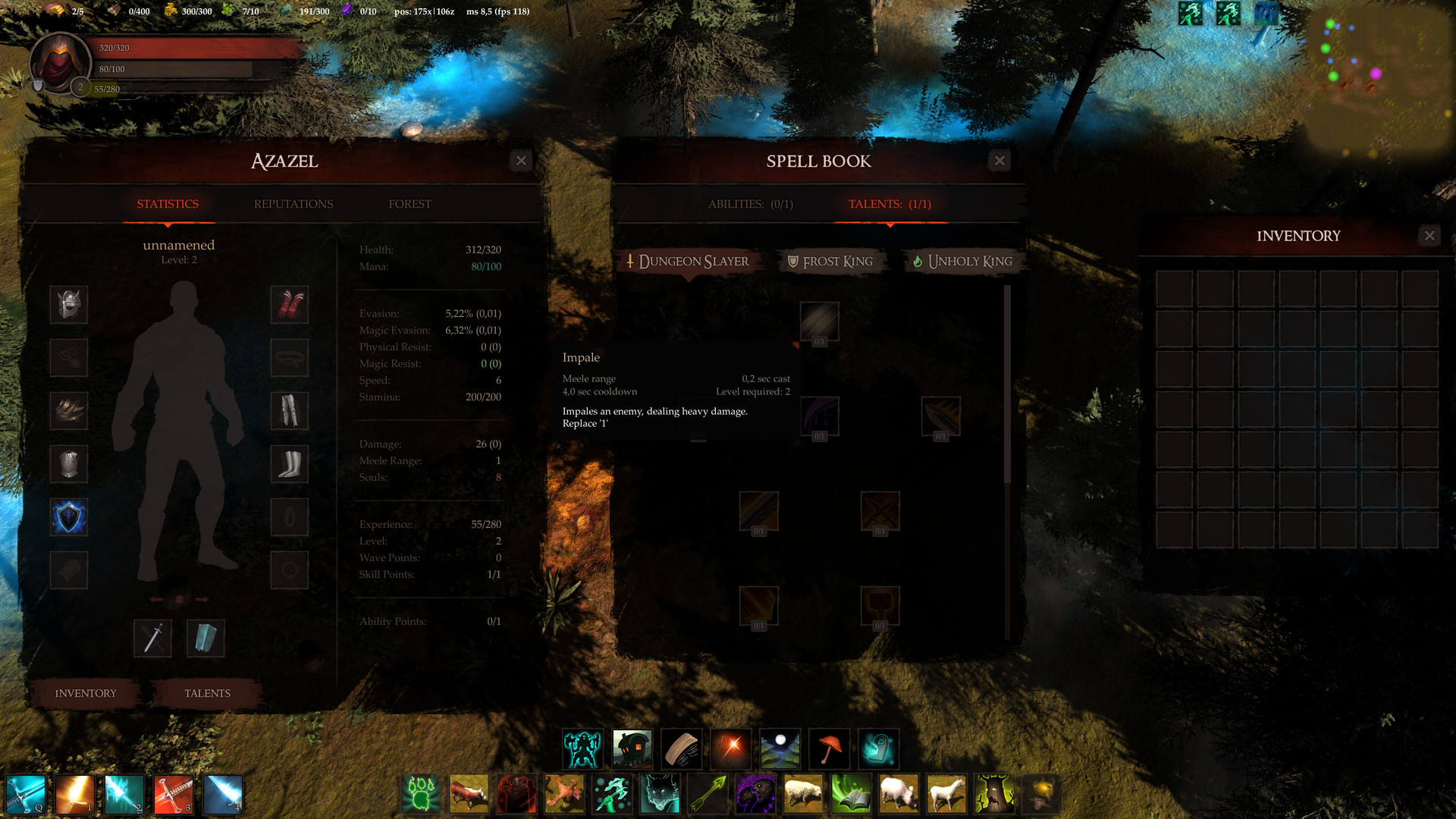Select the wolf head ability on the hotbar
This screenshot has width=1456, height=819.
click(661, 794)
